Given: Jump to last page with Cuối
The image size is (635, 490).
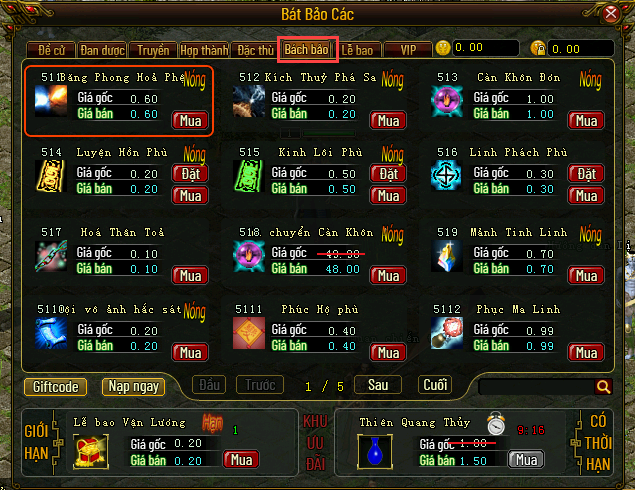Looking at the screenshot, I should 435,385.
